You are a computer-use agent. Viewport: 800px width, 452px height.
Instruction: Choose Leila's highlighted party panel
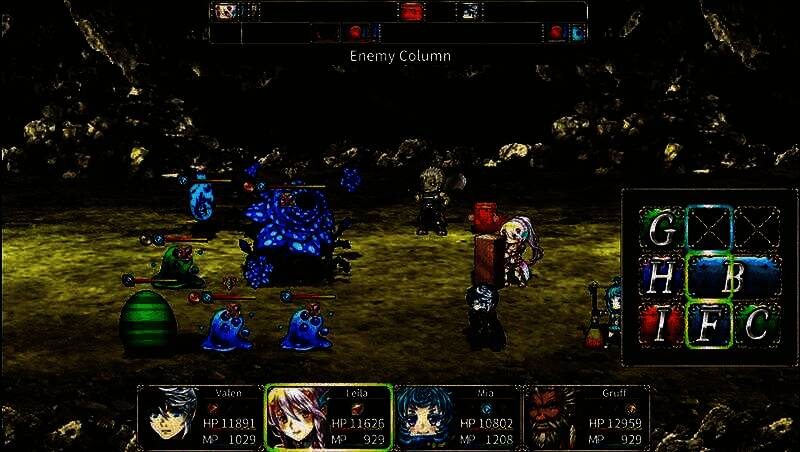pos(328,417)
